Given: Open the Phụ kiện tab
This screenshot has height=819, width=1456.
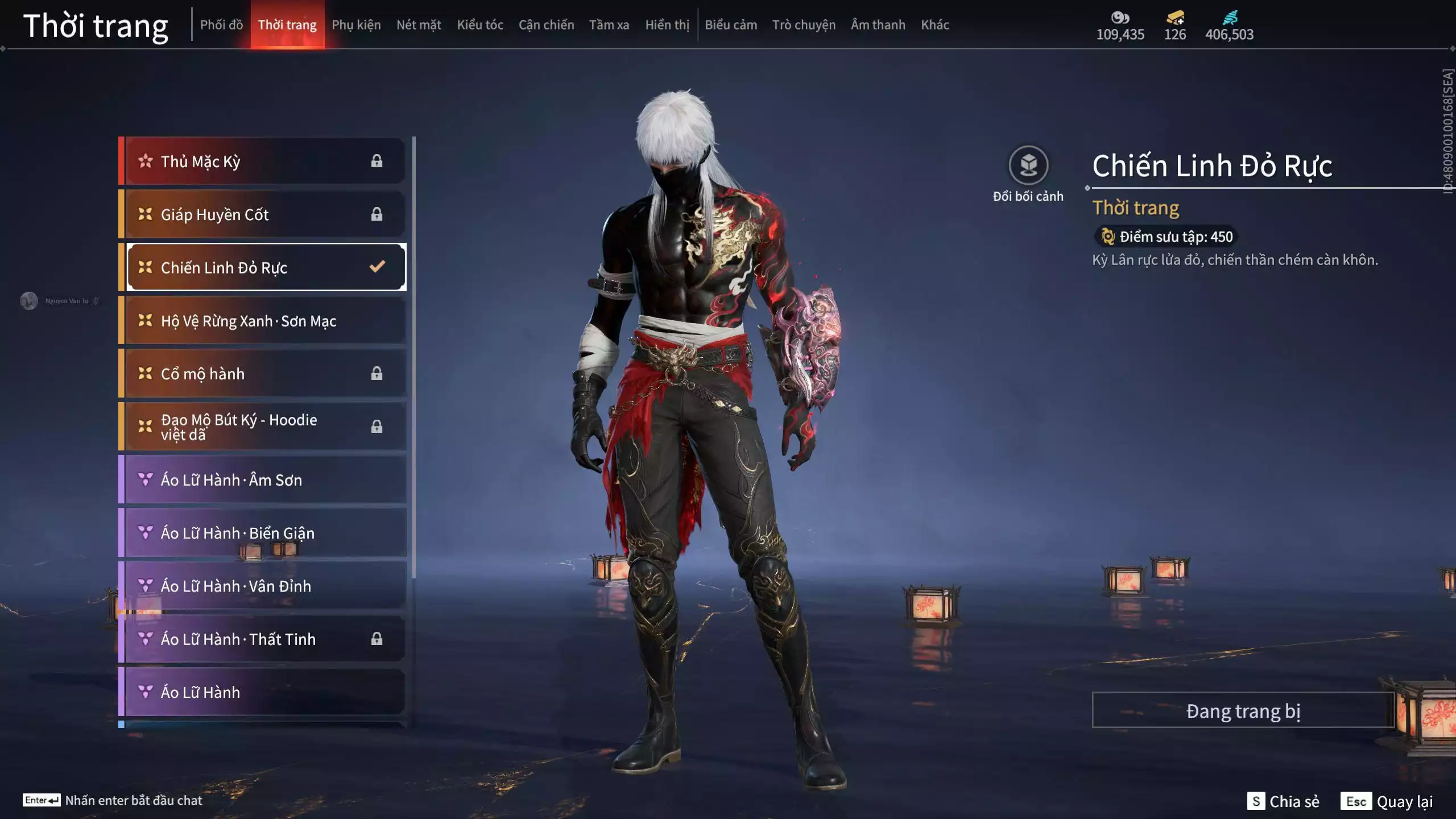Looking at the screenshot, I should tap(356, 25).
